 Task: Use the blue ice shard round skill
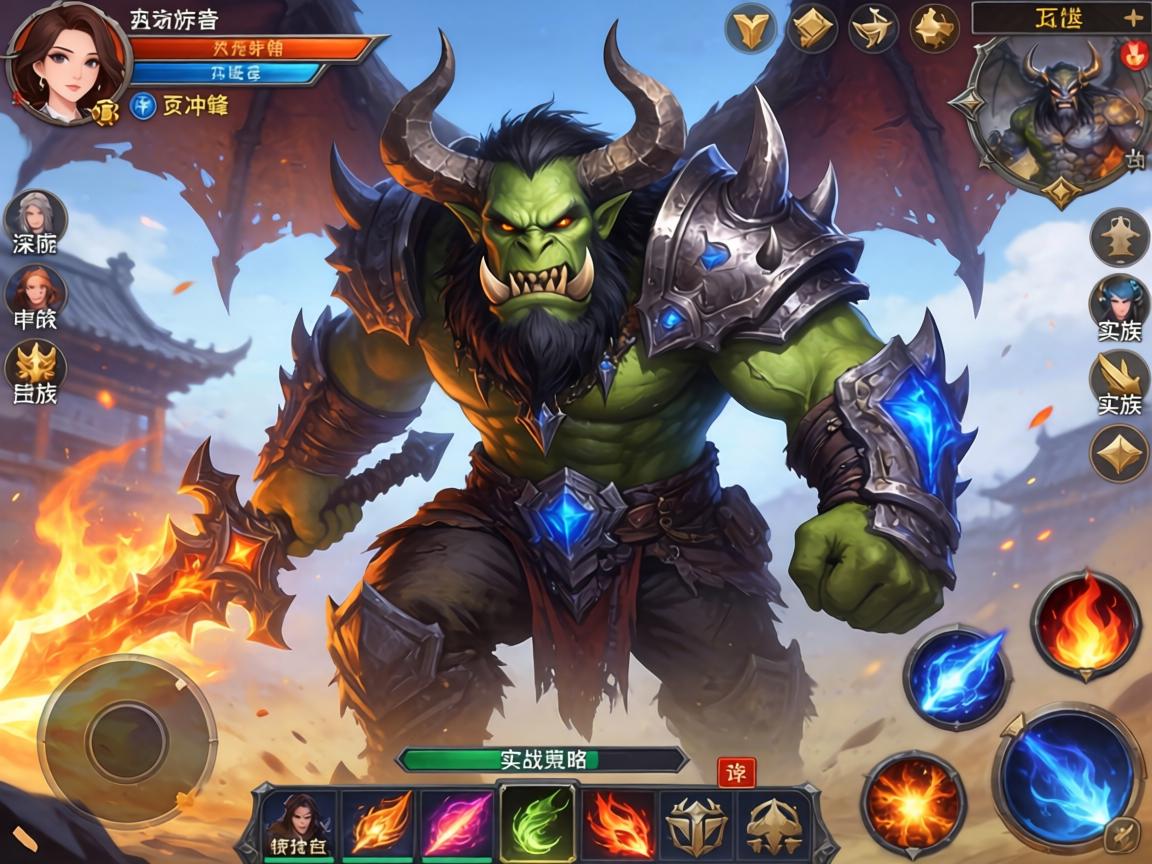click(x=957, y=677)
